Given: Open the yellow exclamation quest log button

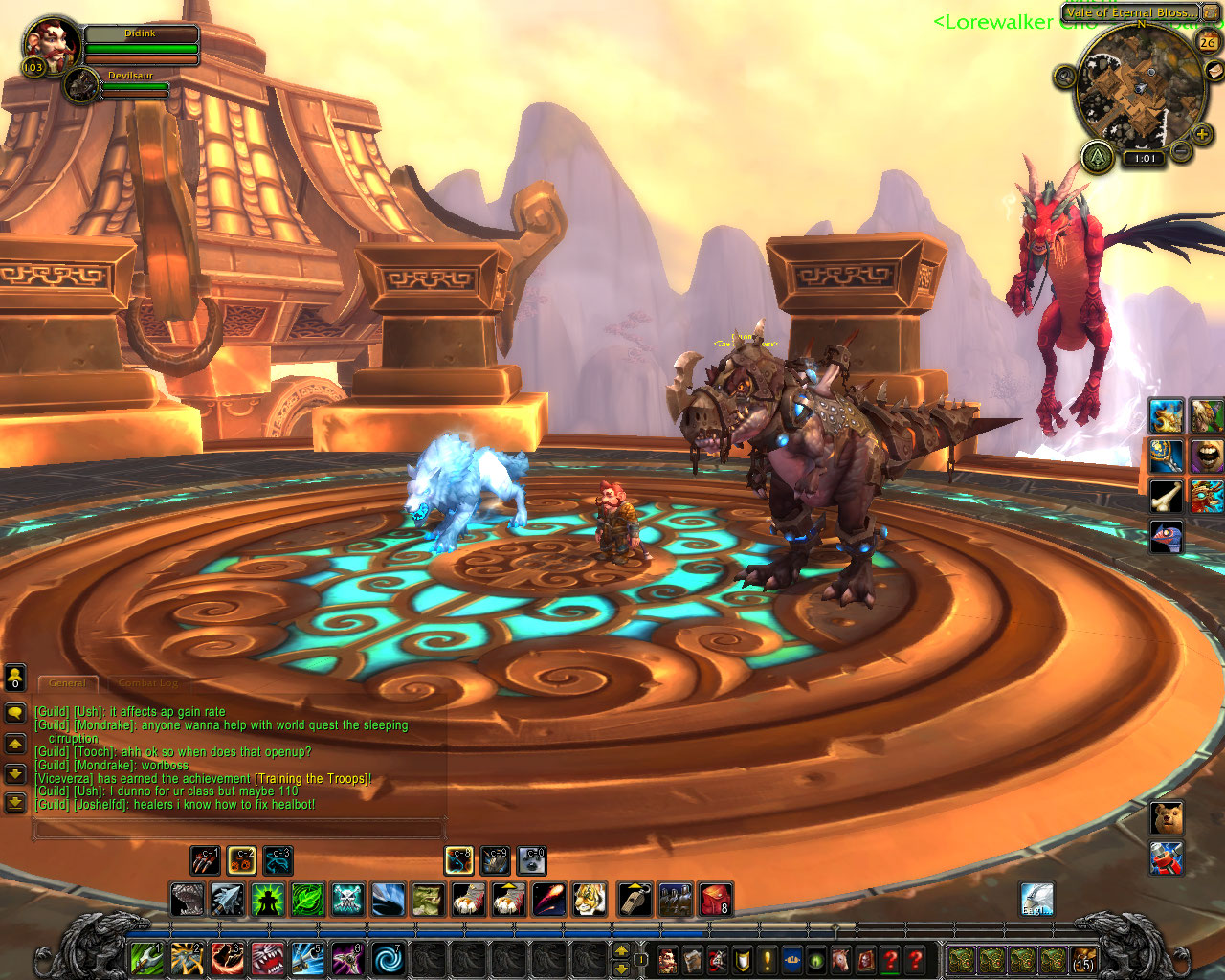Looking at the screenshot, I should (x=767, y=959).
